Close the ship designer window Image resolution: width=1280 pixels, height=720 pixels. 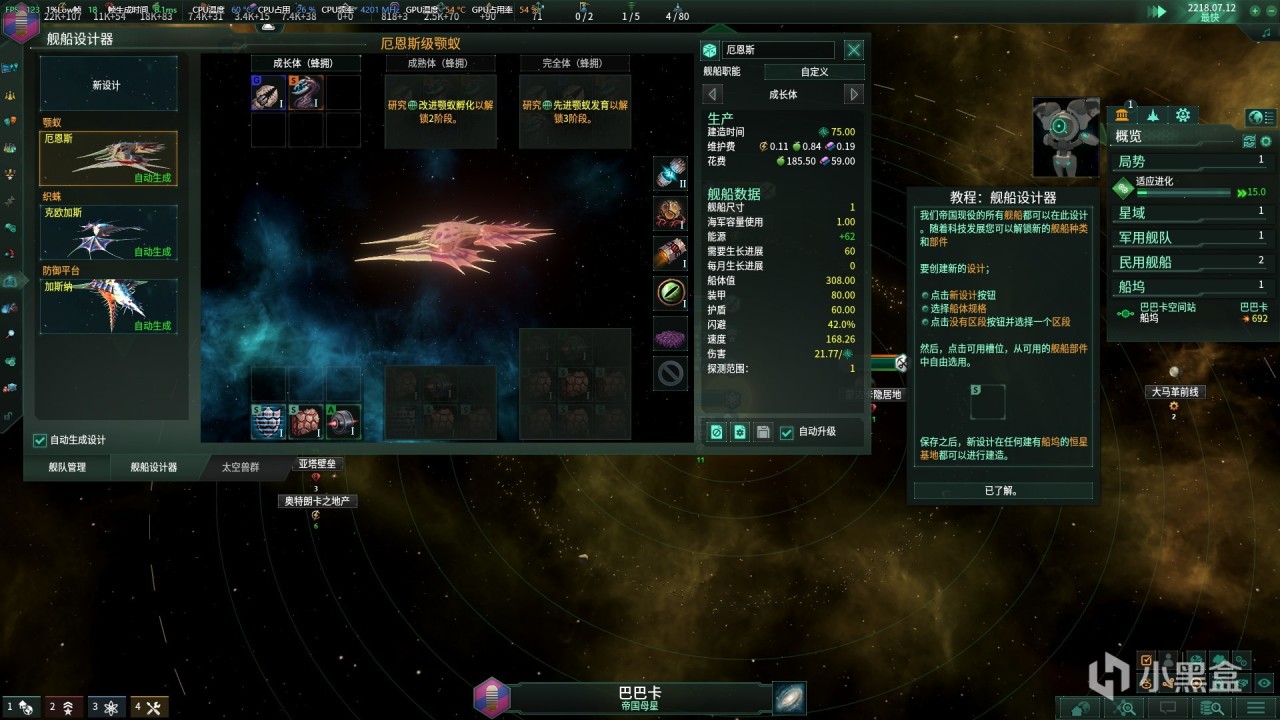(853, 50)
